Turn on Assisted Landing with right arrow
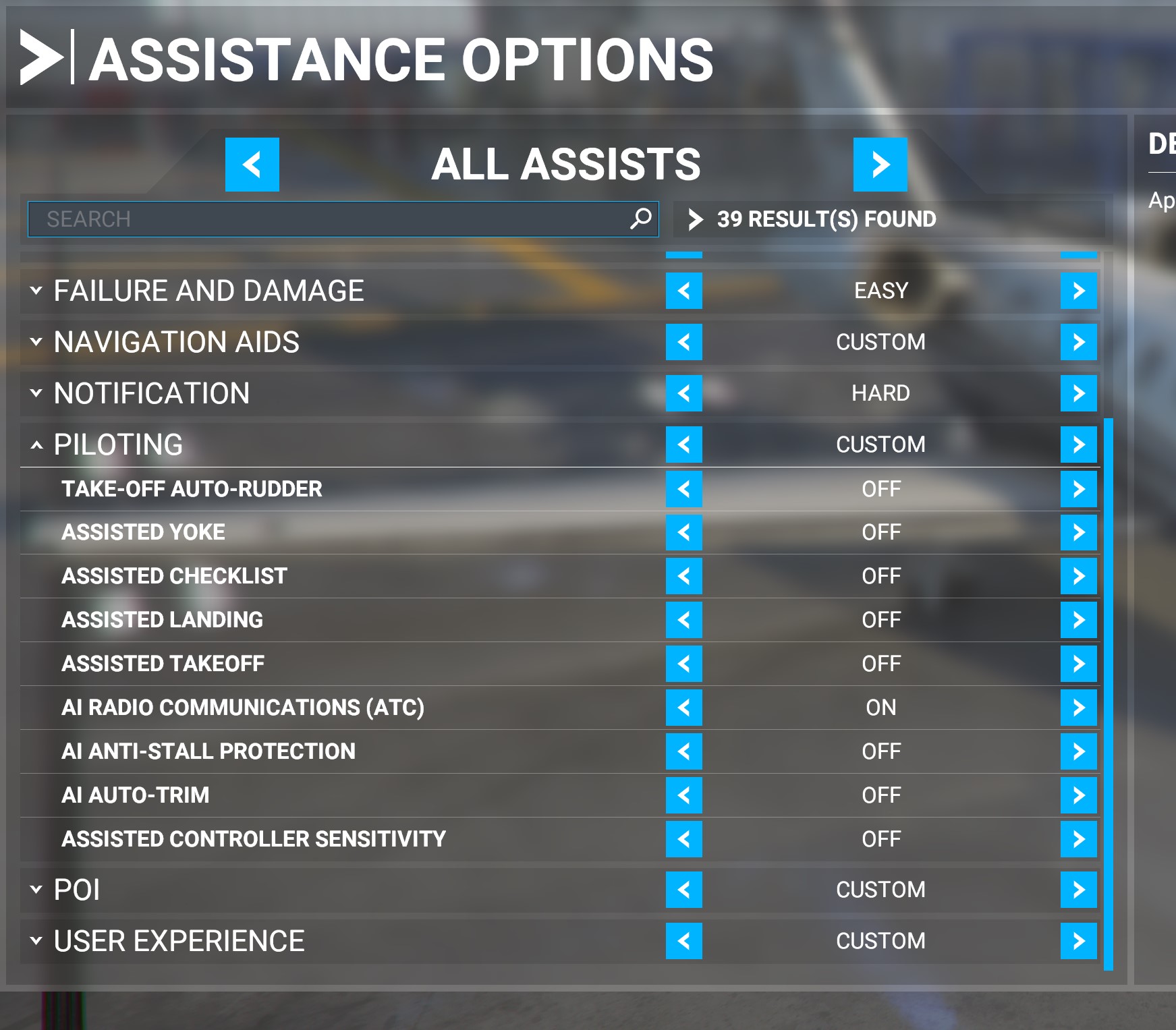 coord(1078,620)
